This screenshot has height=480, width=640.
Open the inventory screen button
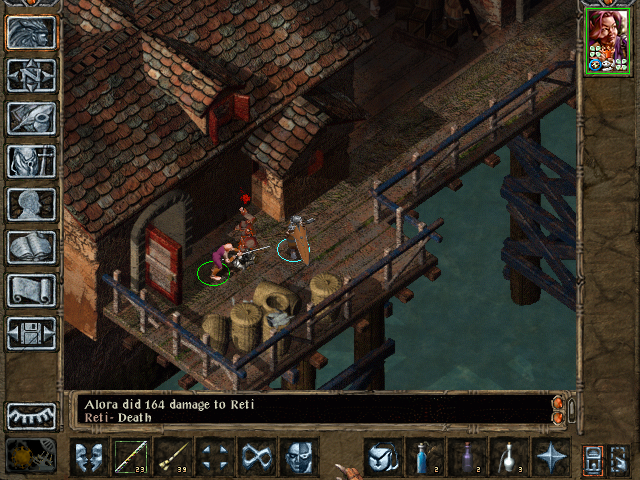[x=30, y=161]
